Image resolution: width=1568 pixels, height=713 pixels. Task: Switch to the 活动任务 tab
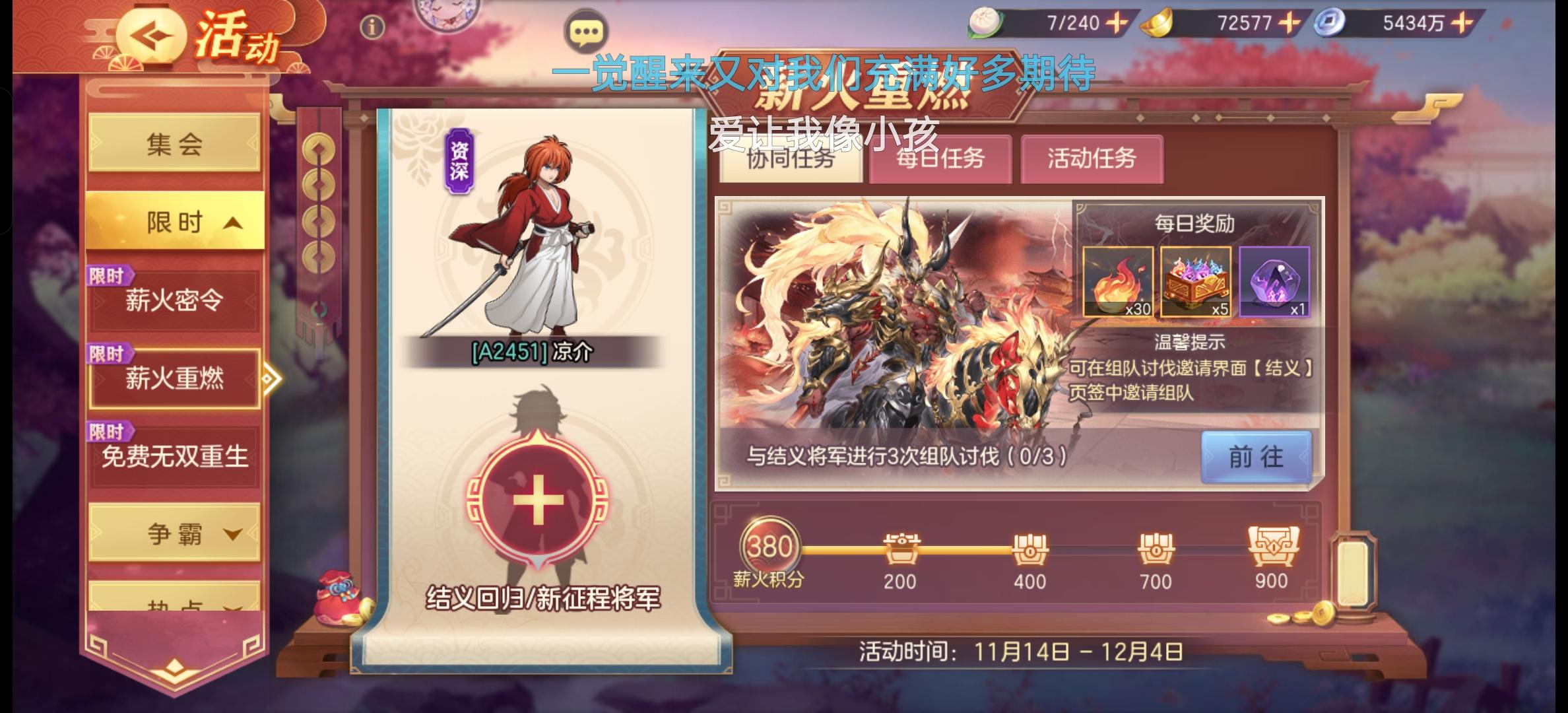click(x=1092, y=158)
